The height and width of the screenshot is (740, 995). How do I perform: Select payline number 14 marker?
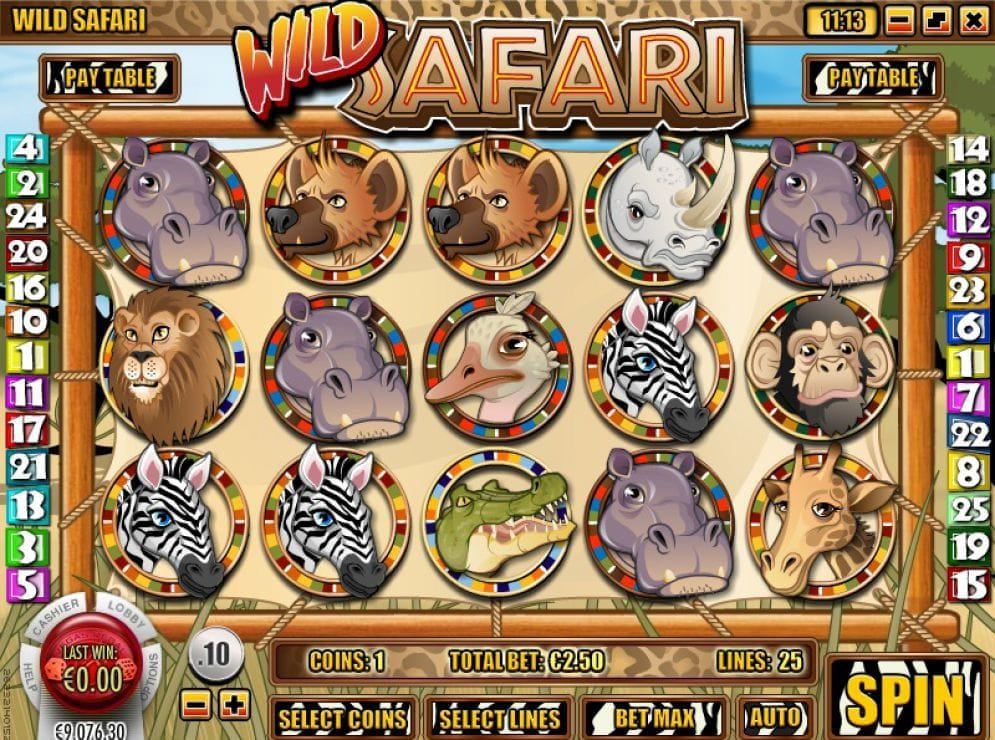click(x=968, y=149)
